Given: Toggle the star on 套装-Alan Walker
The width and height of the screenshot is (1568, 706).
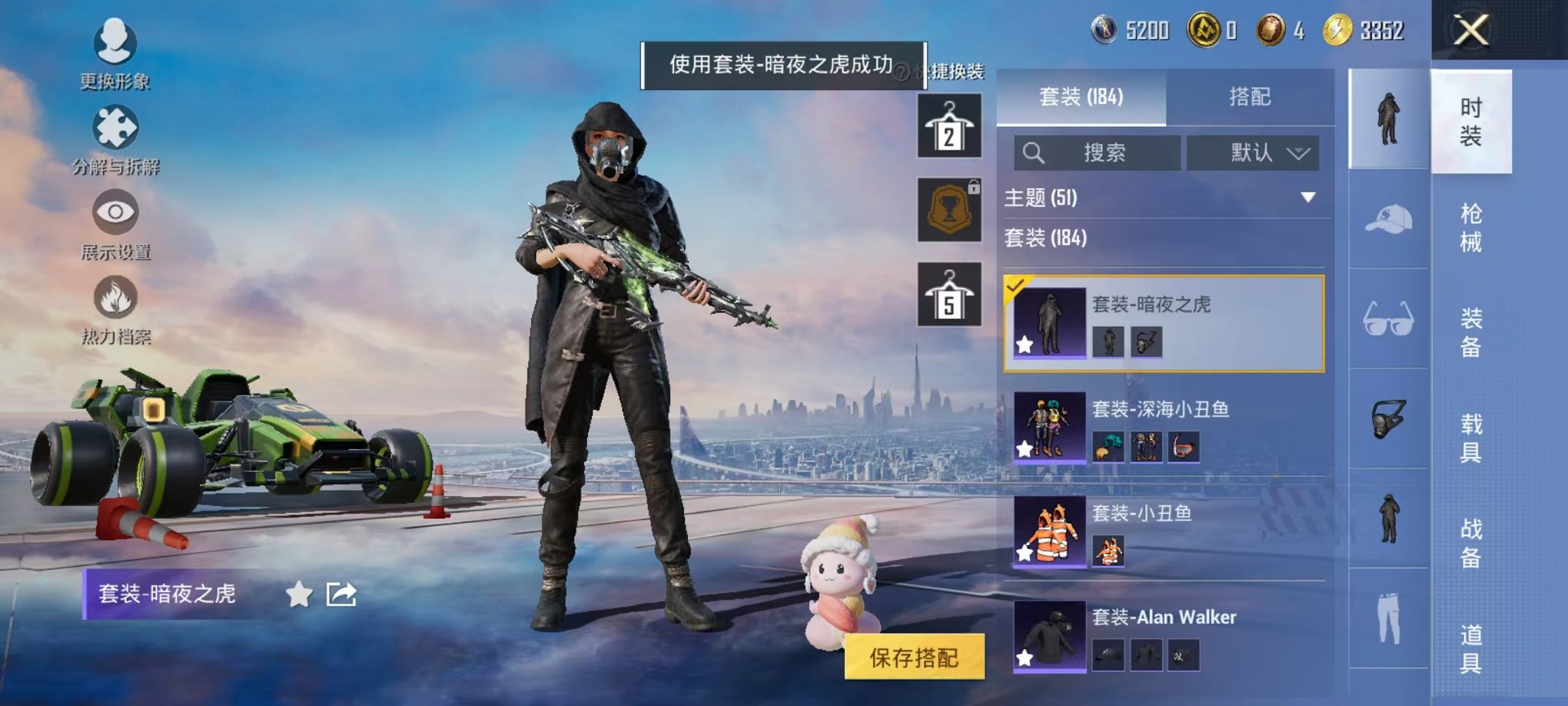Looking at the screenshot, I should point(1025,657).
